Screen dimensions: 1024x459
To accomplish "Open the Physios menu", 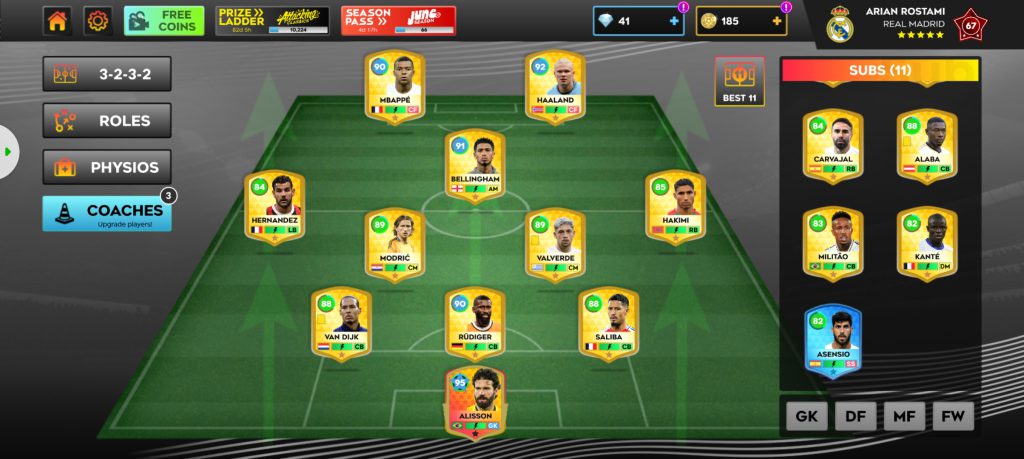I will tap(106, 167).
